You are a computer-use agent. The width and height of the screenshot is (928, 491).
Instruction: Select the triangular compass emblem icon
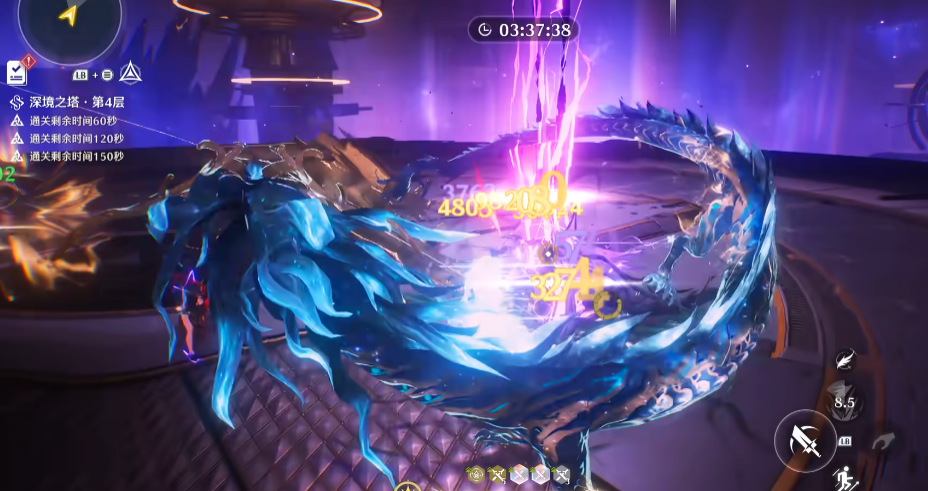coord(130,72)
